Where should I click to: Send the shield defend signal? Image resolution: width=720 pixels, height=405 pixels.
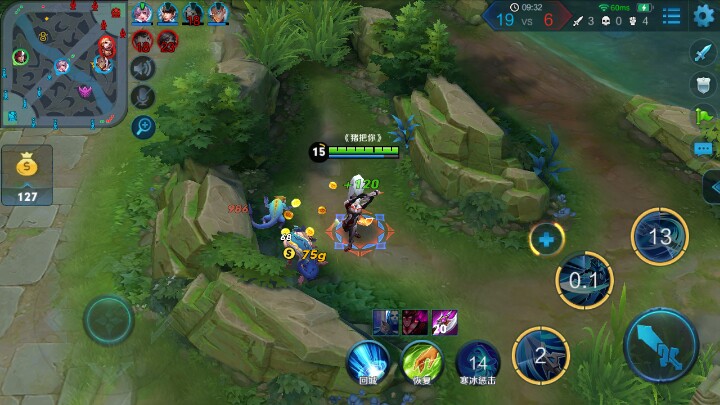pyautogui.click(x=703, y=85)
